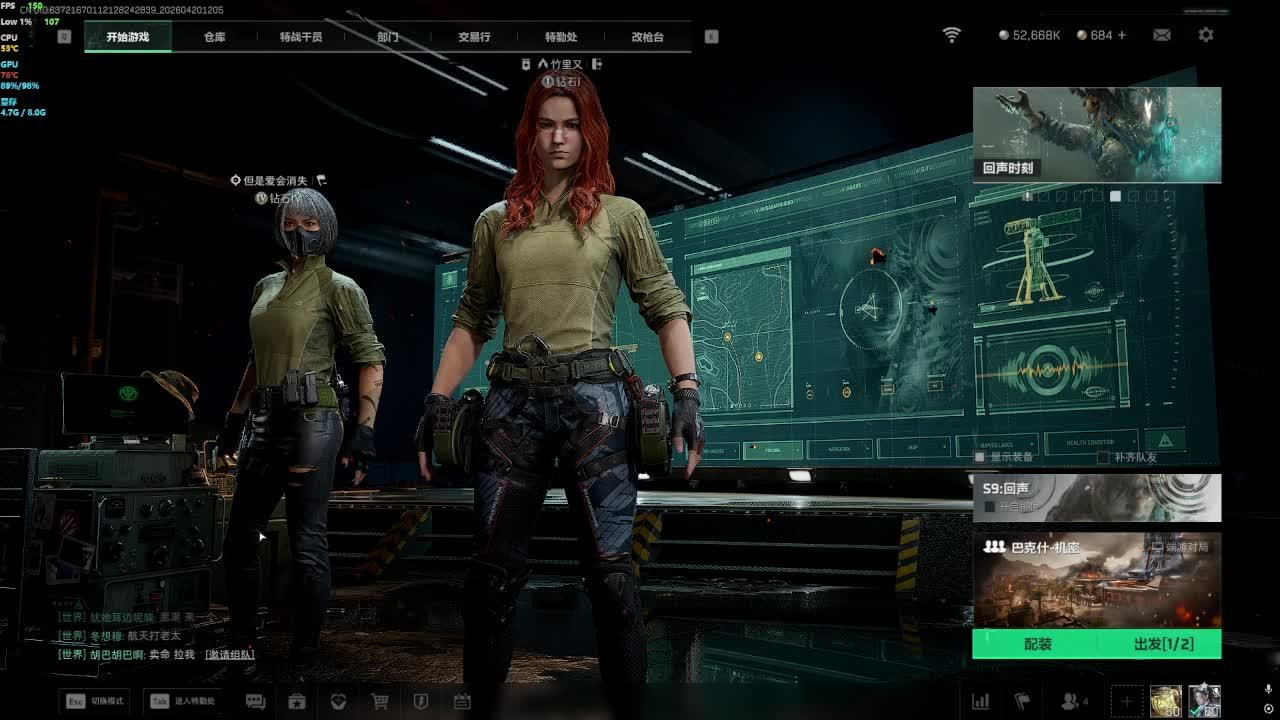Open the settings gear icon
The width and height of the screenshot is (1280, 720).
[1206, 35]
